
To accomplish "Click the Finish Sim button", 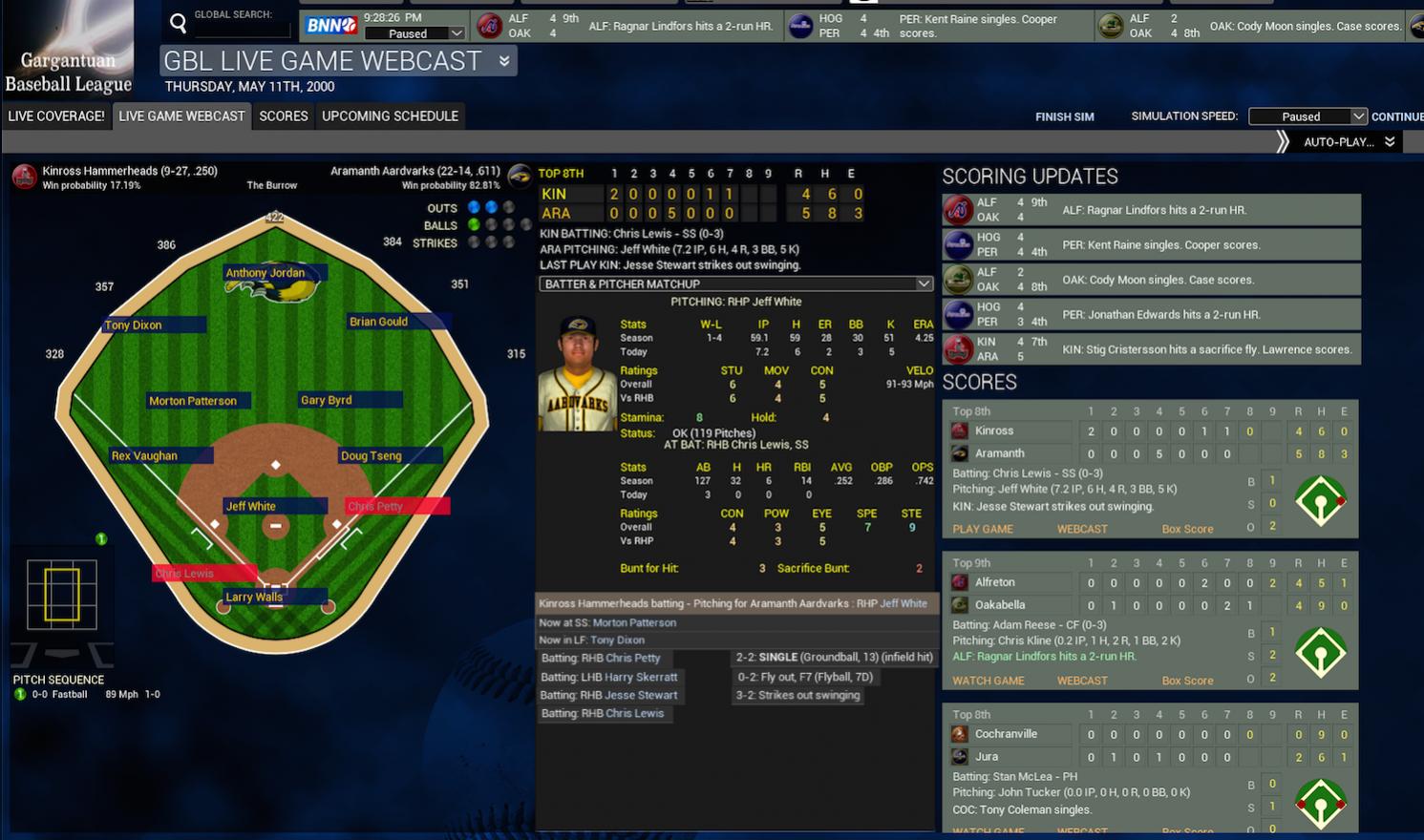I will [1064, 116].
